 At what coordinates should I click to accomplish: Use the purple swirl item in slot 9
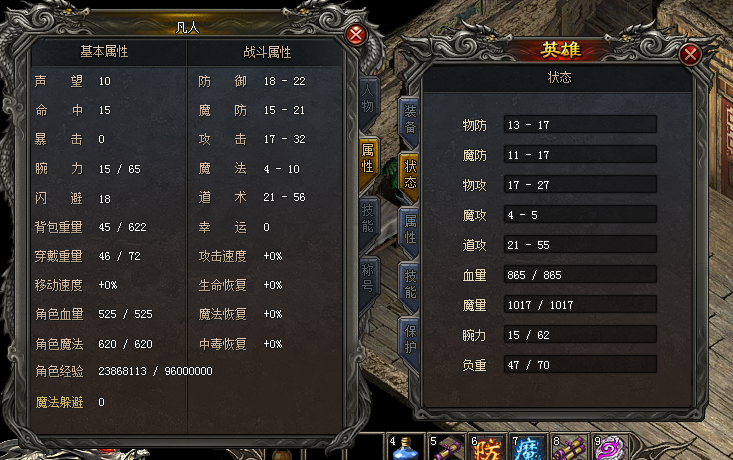click(x=610, y=448)
